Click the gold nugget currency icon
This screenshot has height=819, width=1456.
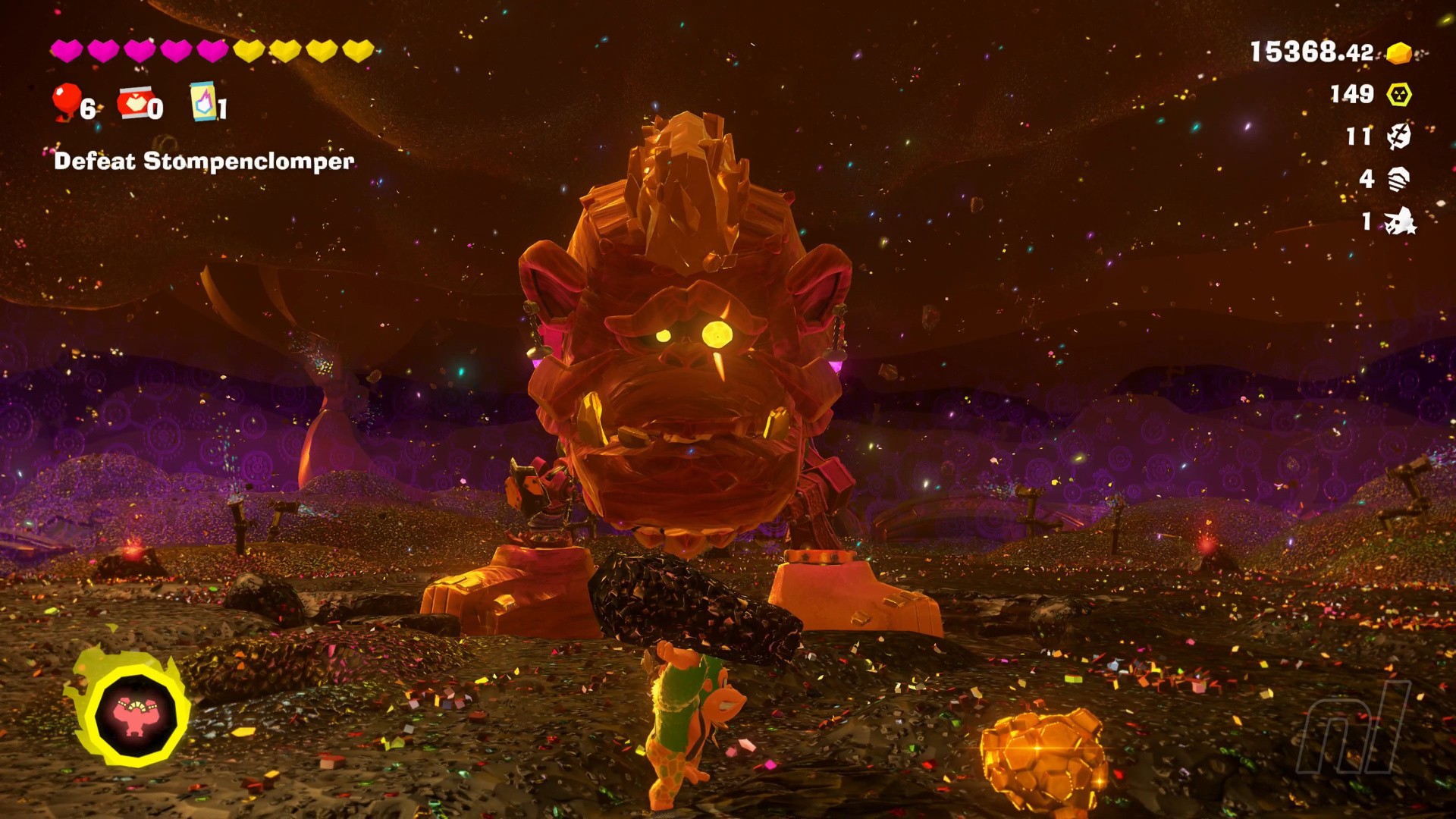[1399, 52]
